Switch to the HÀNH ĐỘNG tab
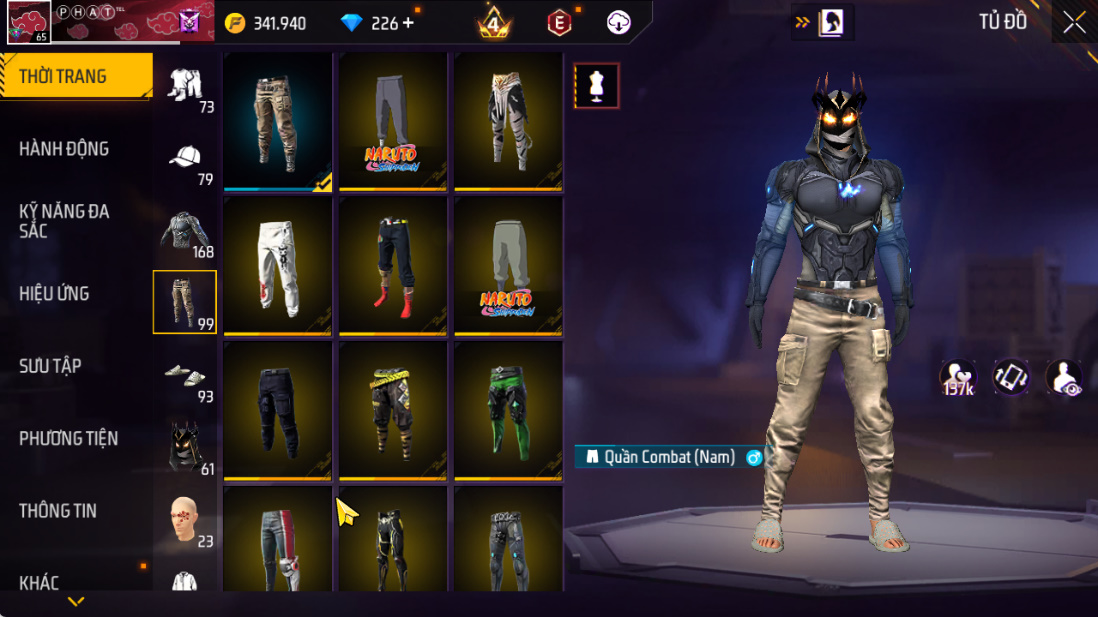This screenshot has width=1098, height=617. [x=64, y=149]
